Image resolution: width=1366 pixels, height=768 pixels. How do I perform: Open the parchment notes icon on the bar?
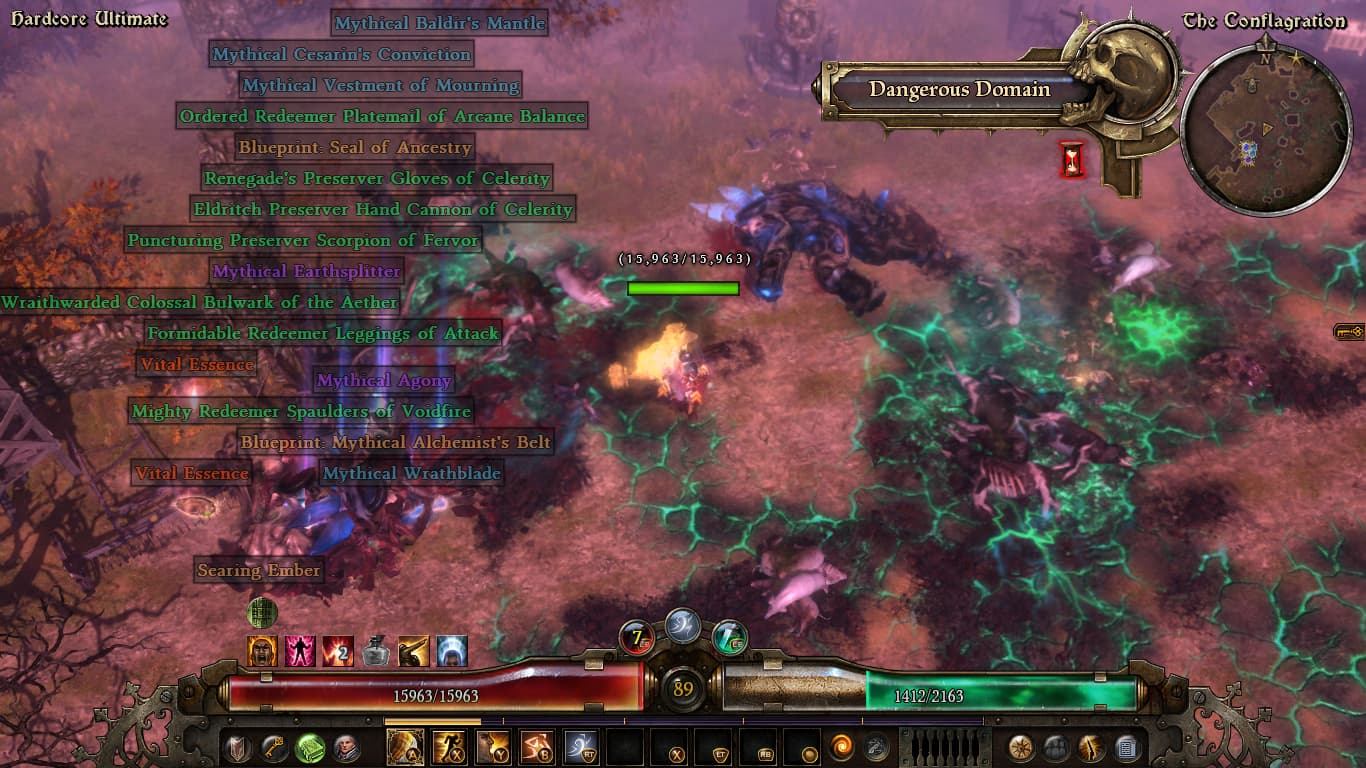(1125, 748)
